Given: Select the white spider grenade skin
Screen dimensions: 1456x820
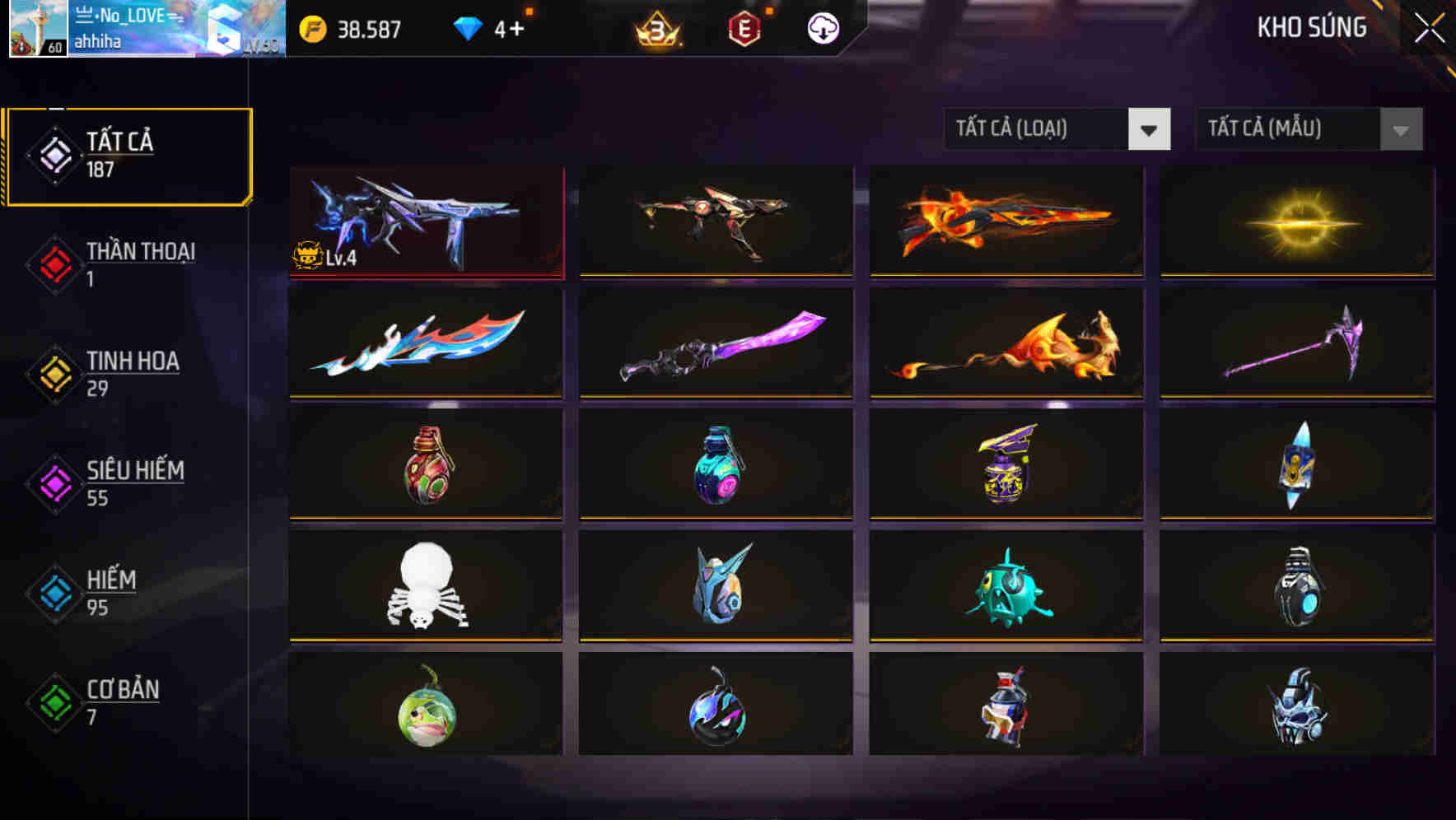Looking at the screenshot, I should tap(425, 585).
